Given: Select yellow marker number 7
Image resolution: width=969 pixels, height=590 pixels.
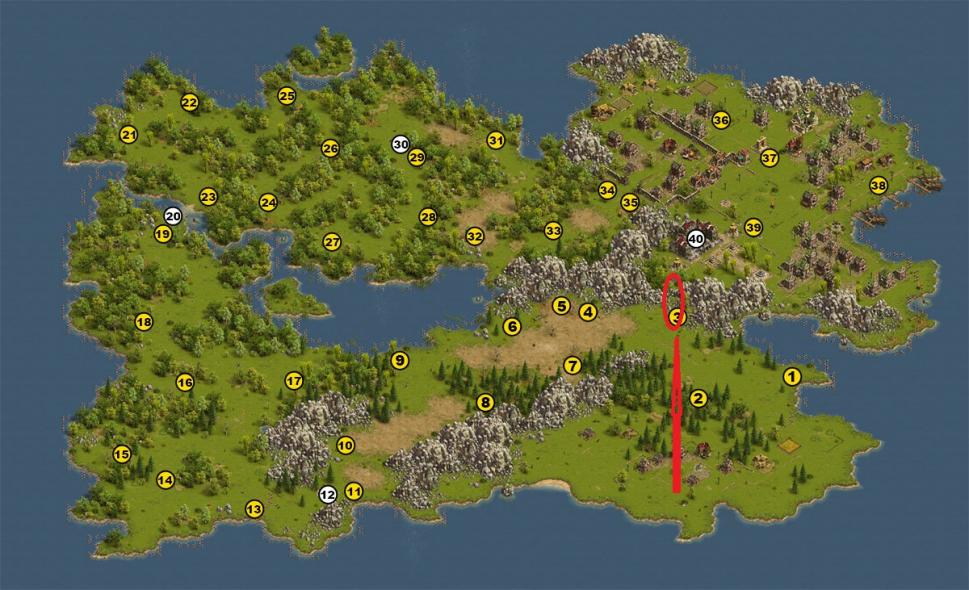Looking at the screenshot, I should 572,366.
